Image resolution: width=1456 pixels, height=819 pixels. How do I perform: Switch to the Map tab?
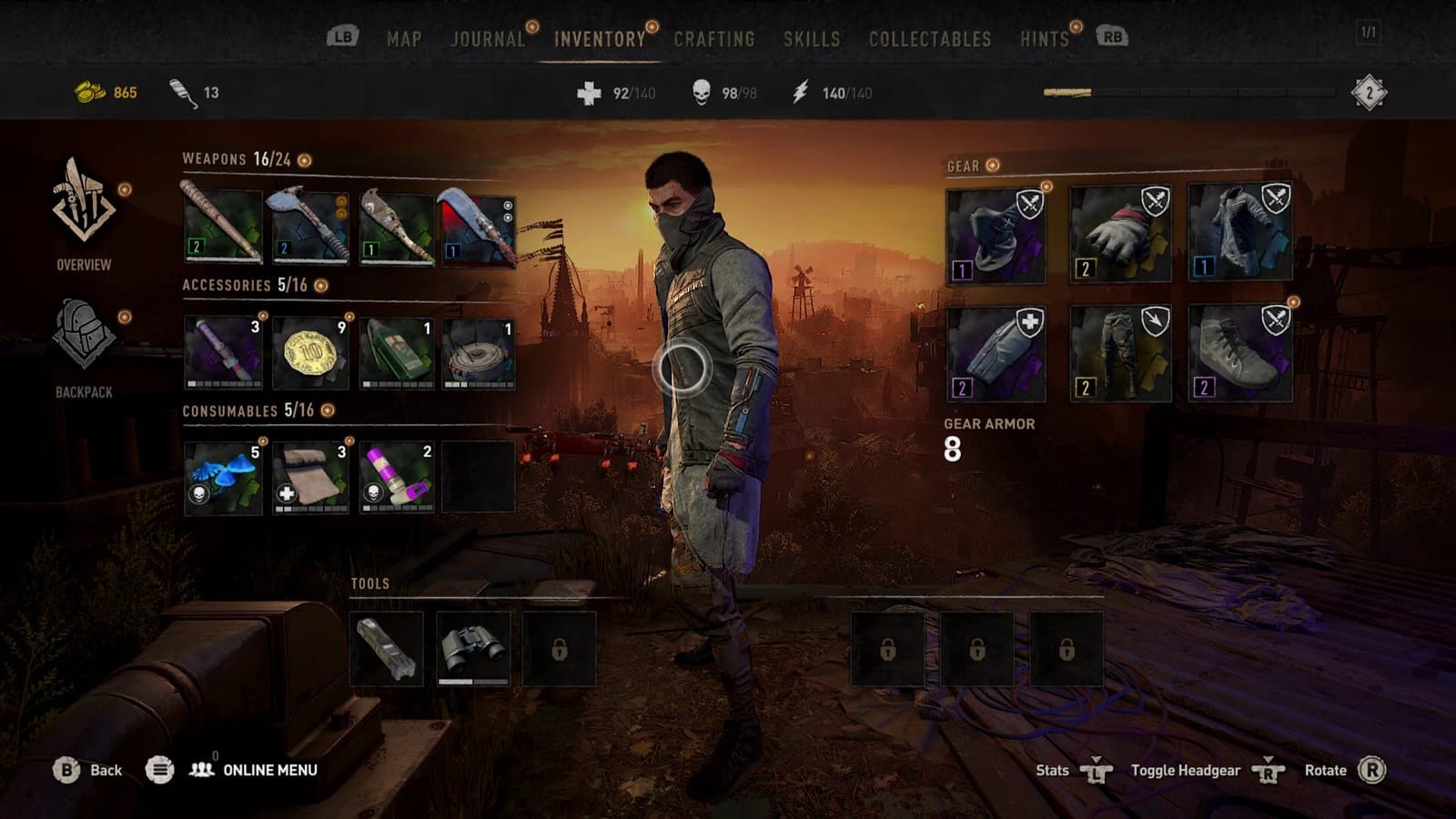point(404,39)
